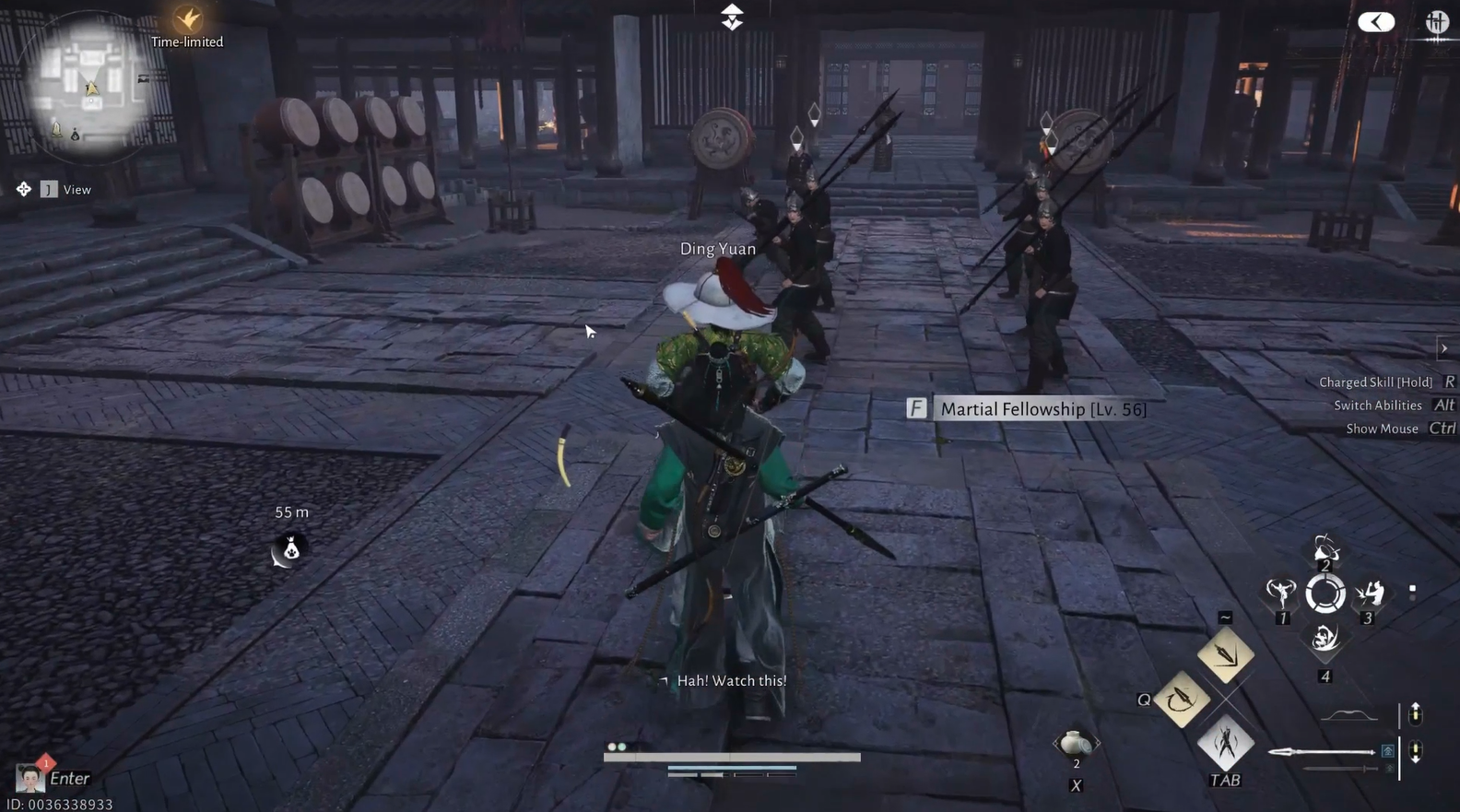Select the bow weapon slot
The image size is (1460, 812).
tap(1348, 716)
